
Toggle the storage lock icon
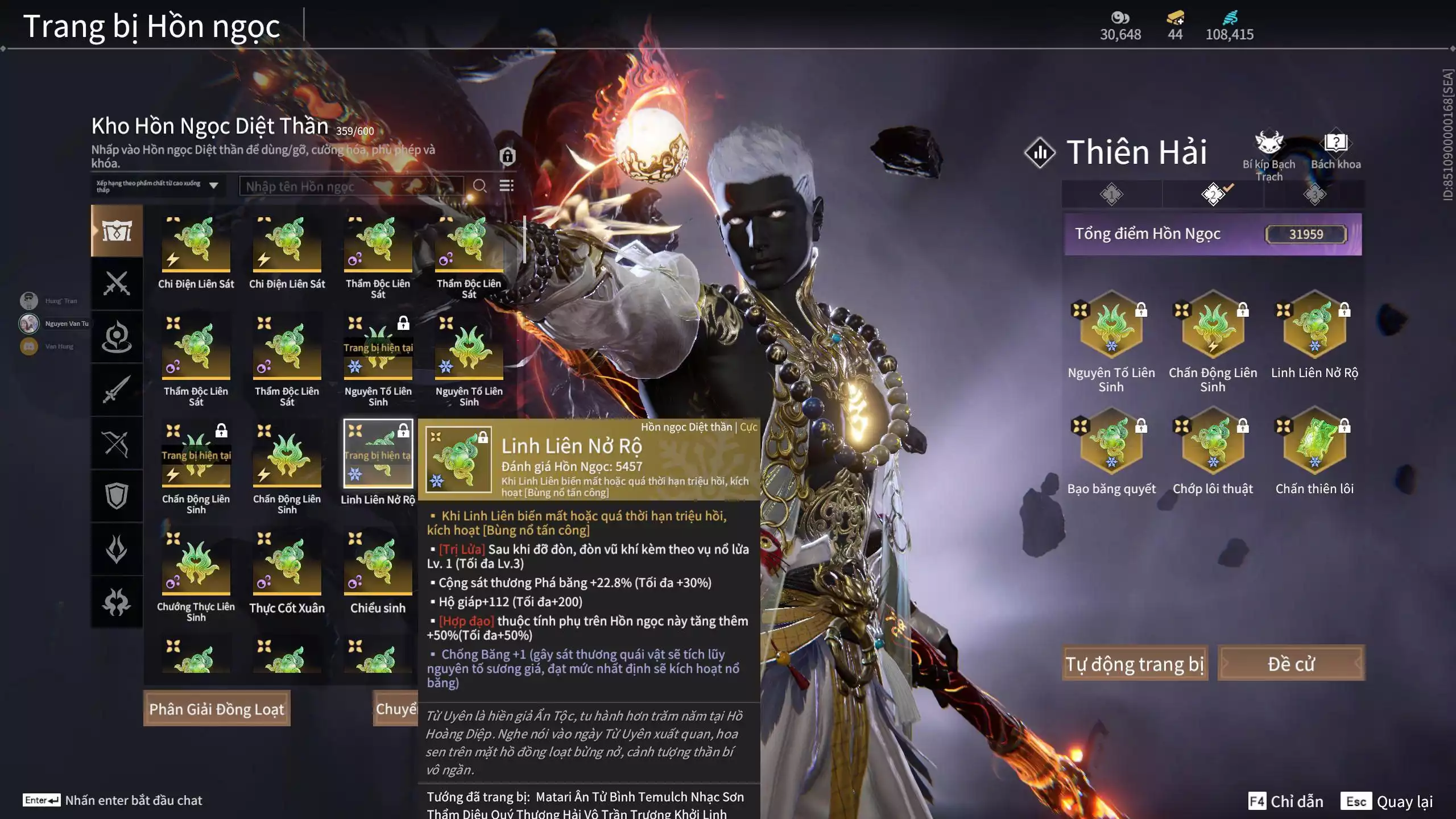(507, 156)
